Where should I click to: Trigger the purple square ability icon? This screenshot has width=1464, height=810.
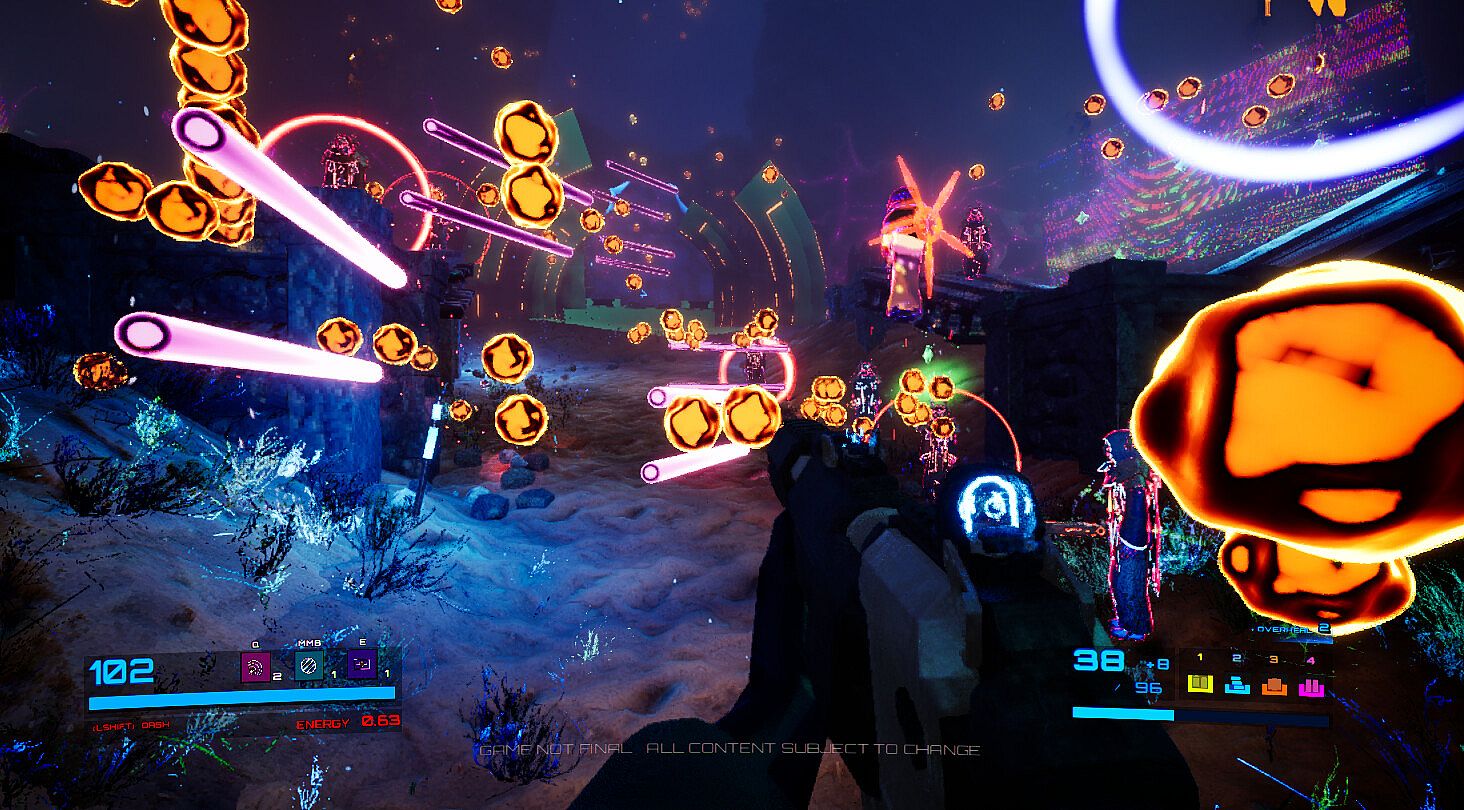[x=362, y=666]
